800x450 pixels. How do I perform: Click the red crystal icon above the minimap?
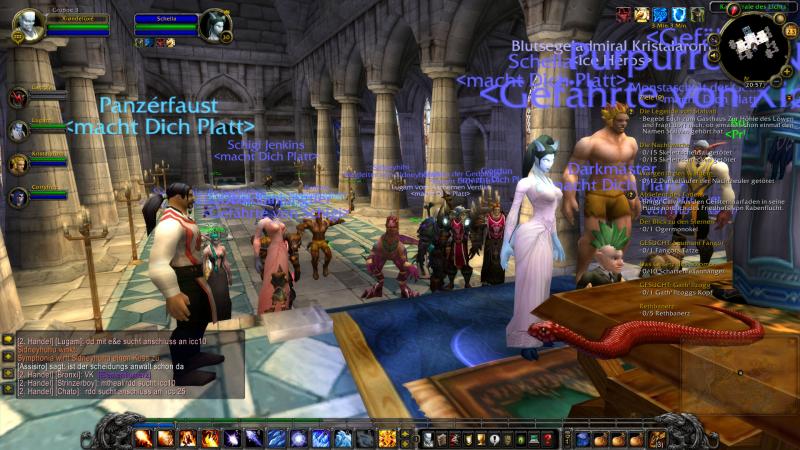733,9
